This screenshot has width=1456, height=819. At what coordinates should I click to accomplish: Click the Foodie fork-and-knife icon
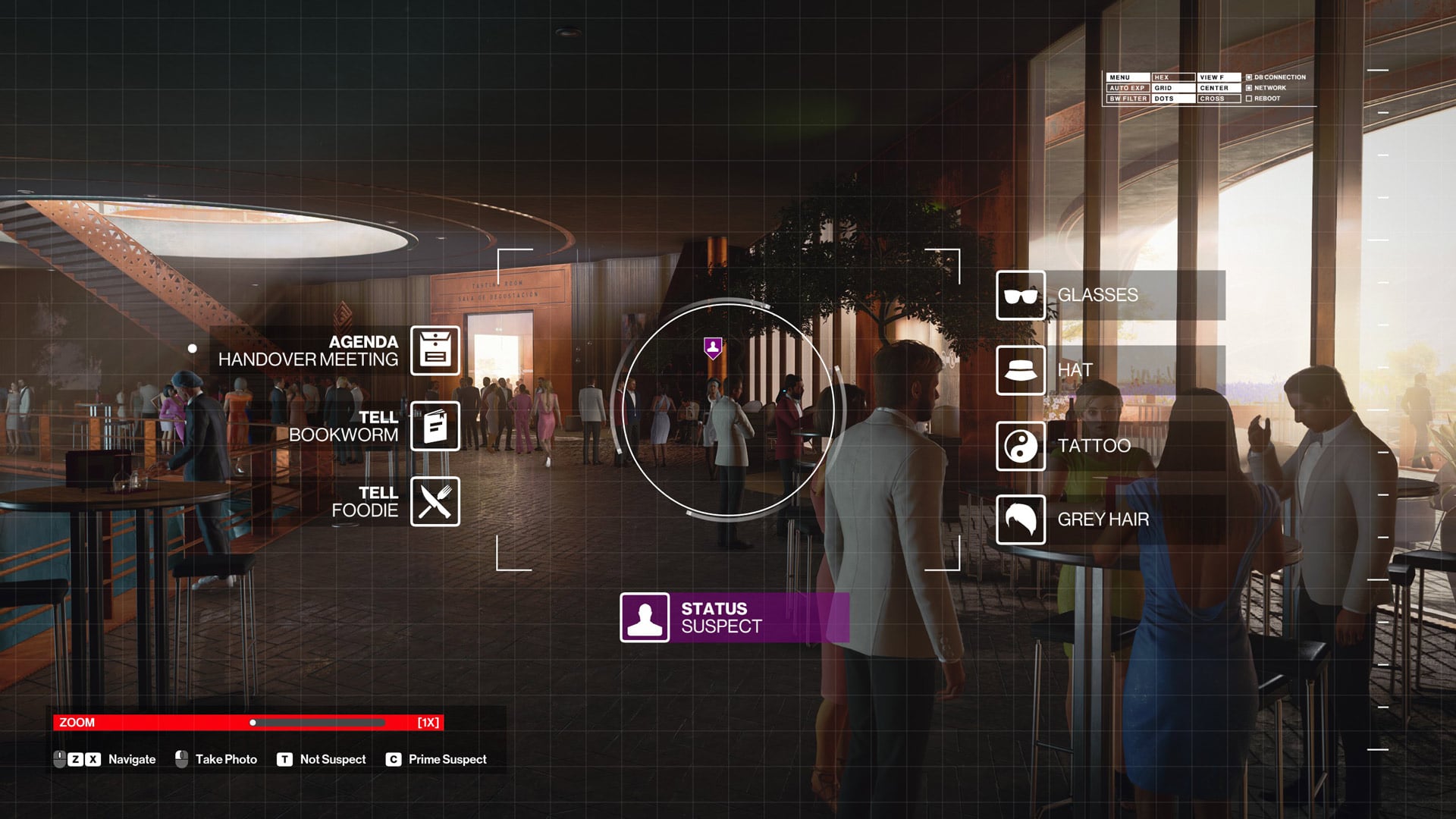click(435, 501)
